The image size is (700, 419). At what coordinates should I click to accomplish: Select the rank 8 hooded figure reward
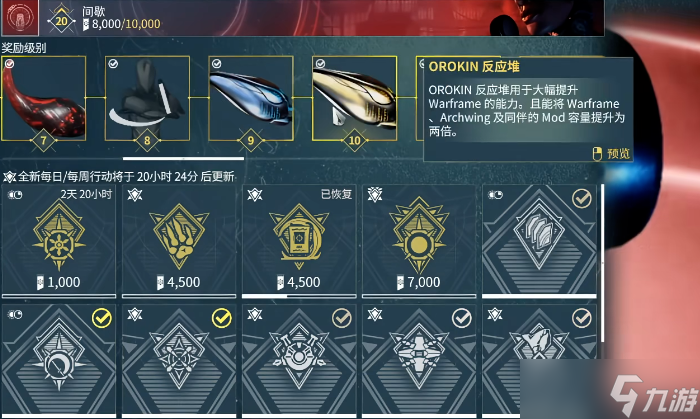click(x=148, y=98)
